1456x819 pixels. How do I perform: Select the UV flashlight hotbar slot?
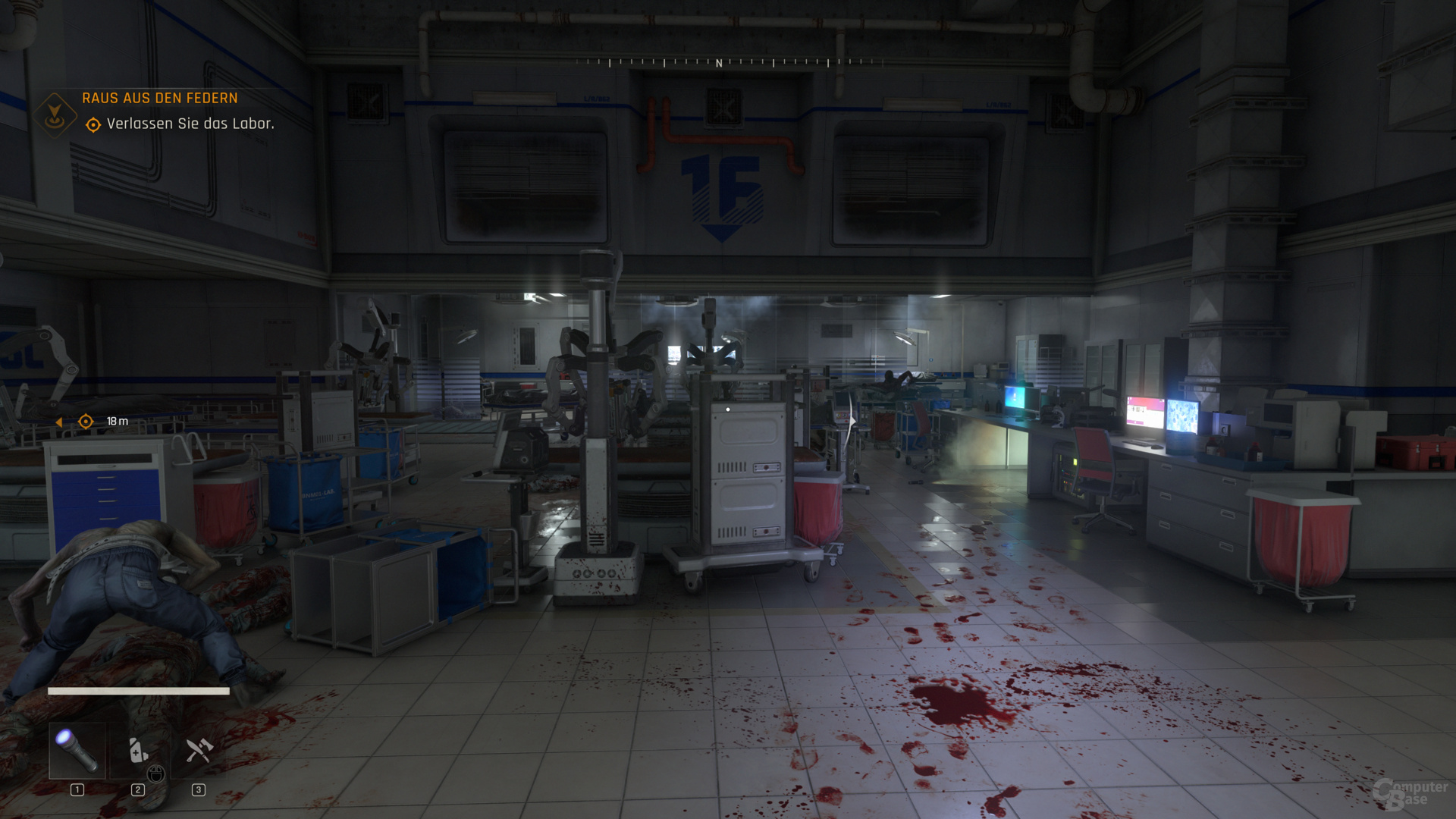pyautogui.click(x=77, y=750)
